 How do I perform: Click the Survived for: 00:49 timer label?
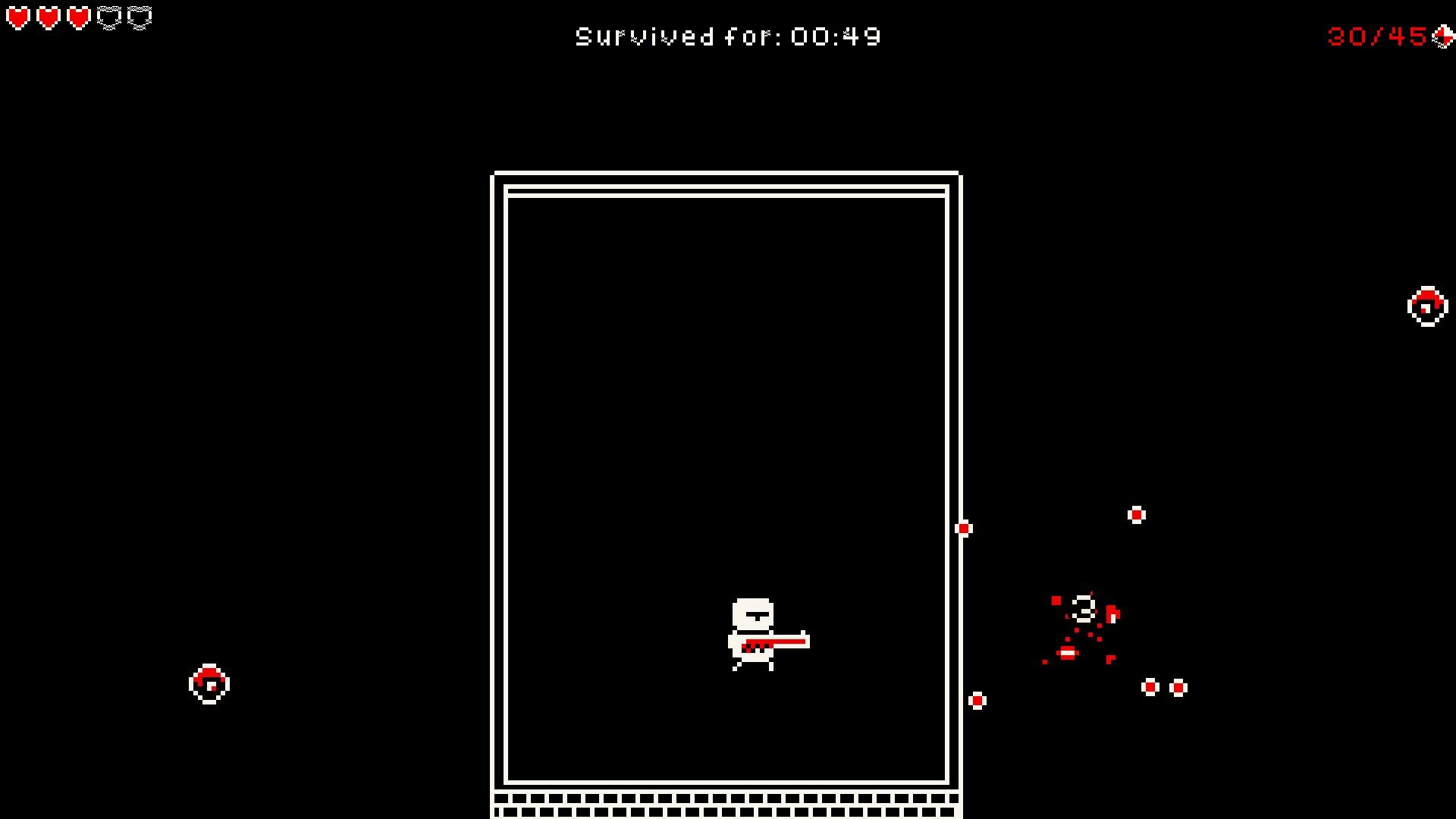[x=726, y=35]
